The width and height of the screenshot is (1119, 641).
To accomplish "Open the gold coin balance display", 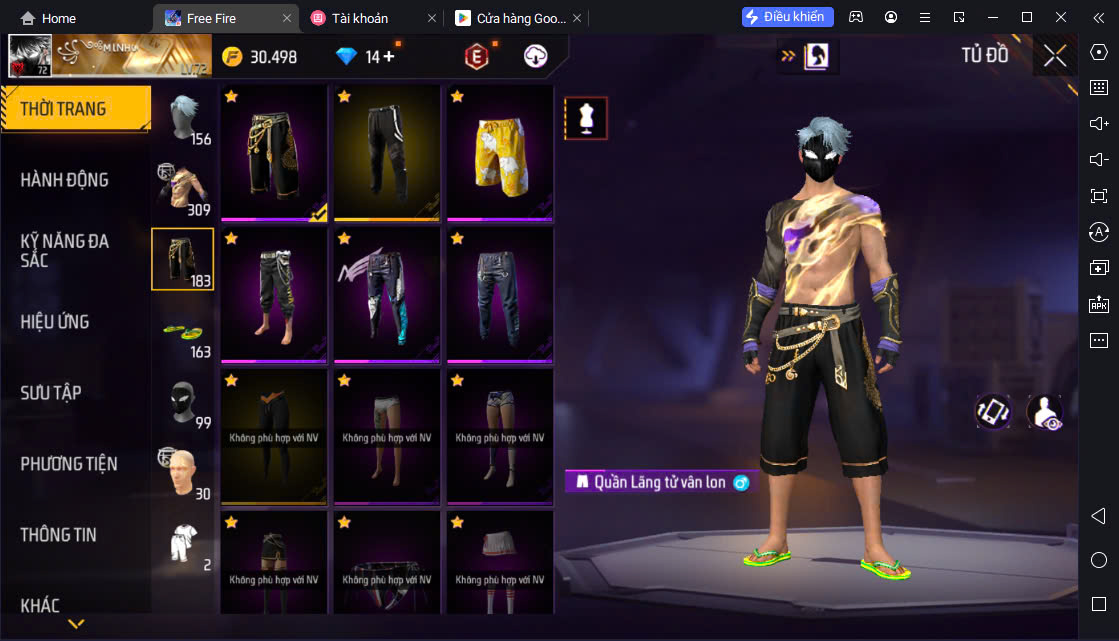I will (260, 57).
